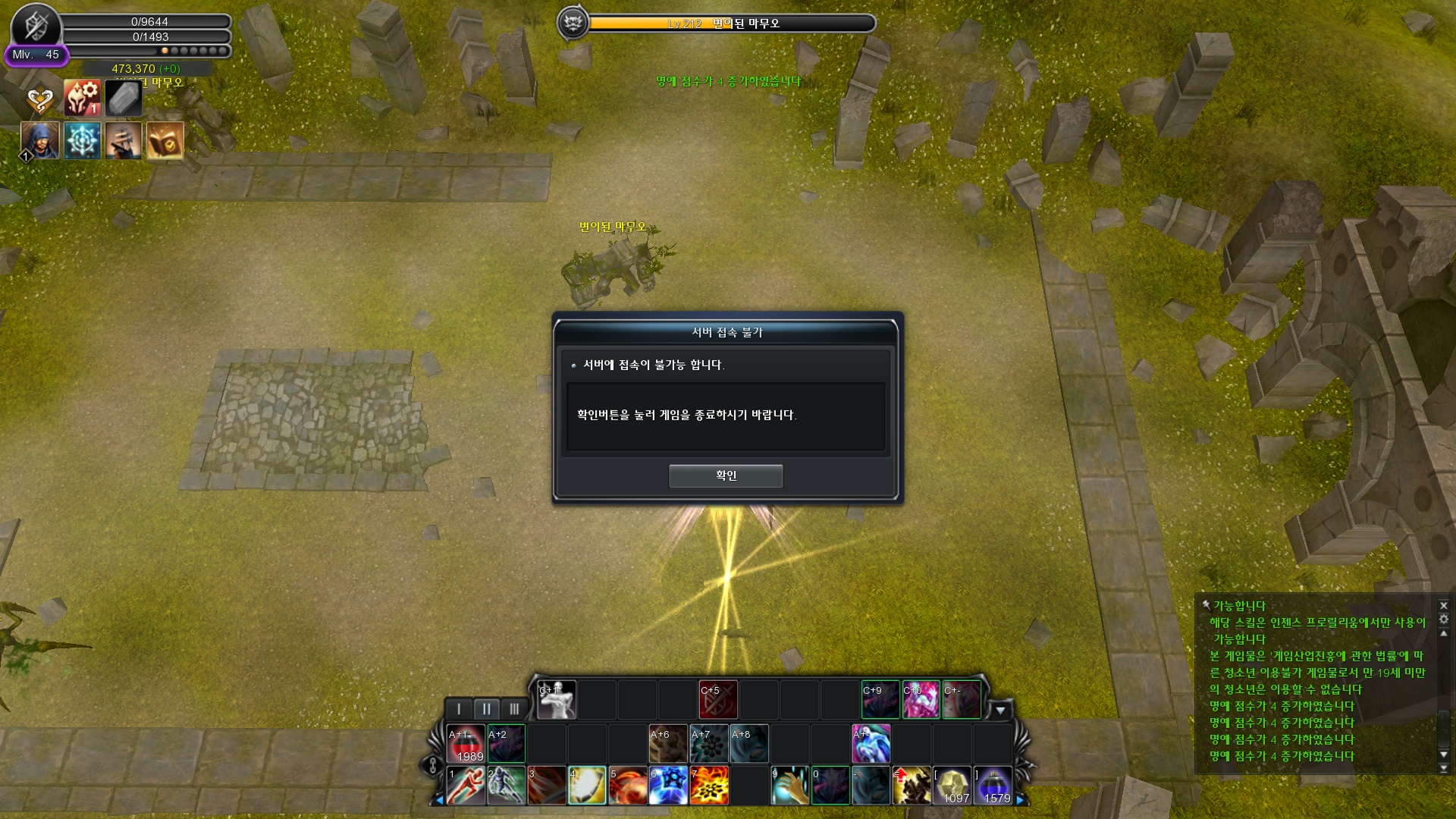Jump chat log to the bottom
This screenshot has height=819, width=1456.
[1444, 768]
